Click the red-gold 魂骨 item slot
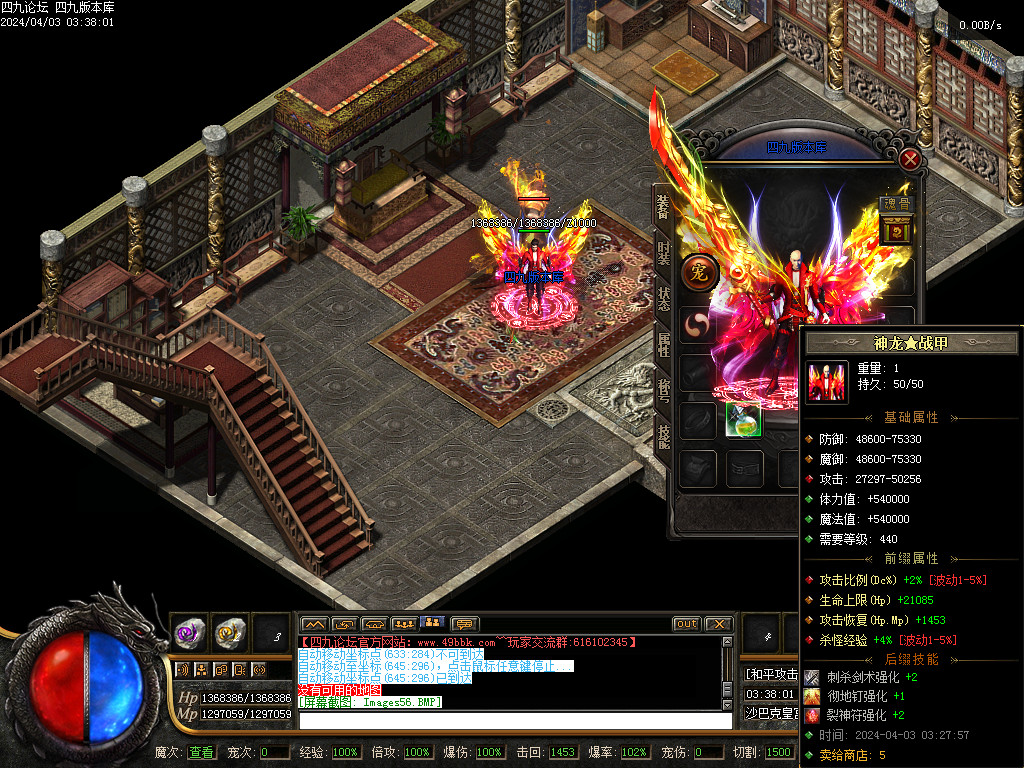This screenshot has height=768, width=1024. (x=896, y=231)
